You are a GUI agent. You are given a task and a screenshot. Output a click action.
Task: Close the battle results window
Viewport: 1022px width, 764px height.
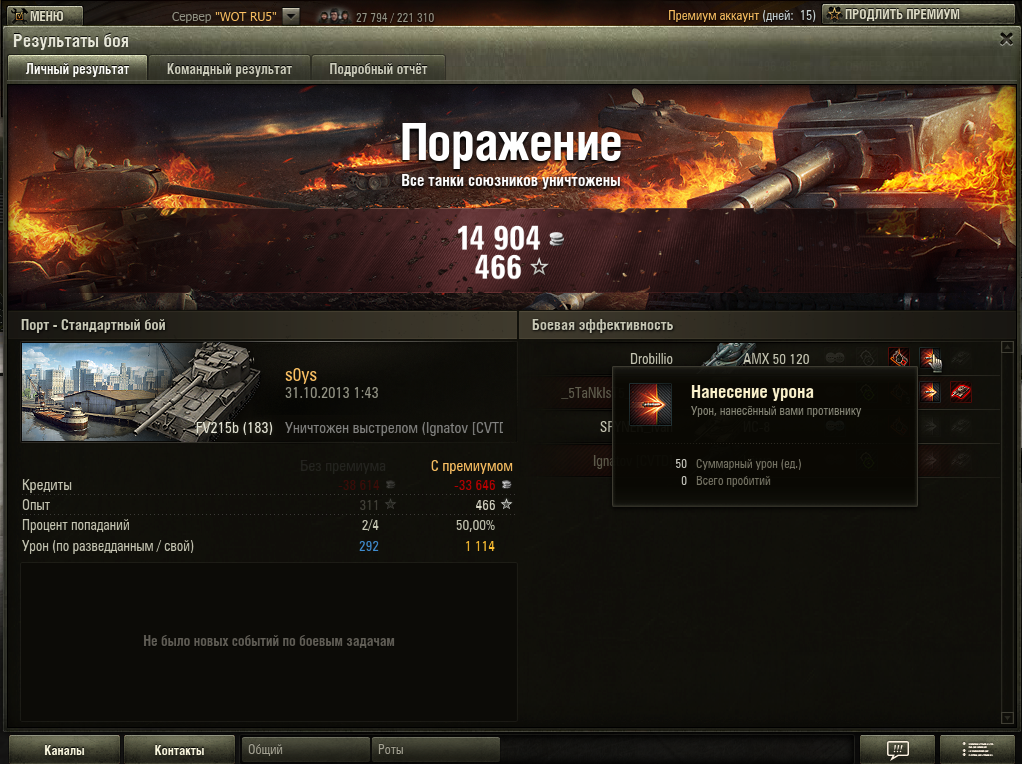(x=1006, y=38)
